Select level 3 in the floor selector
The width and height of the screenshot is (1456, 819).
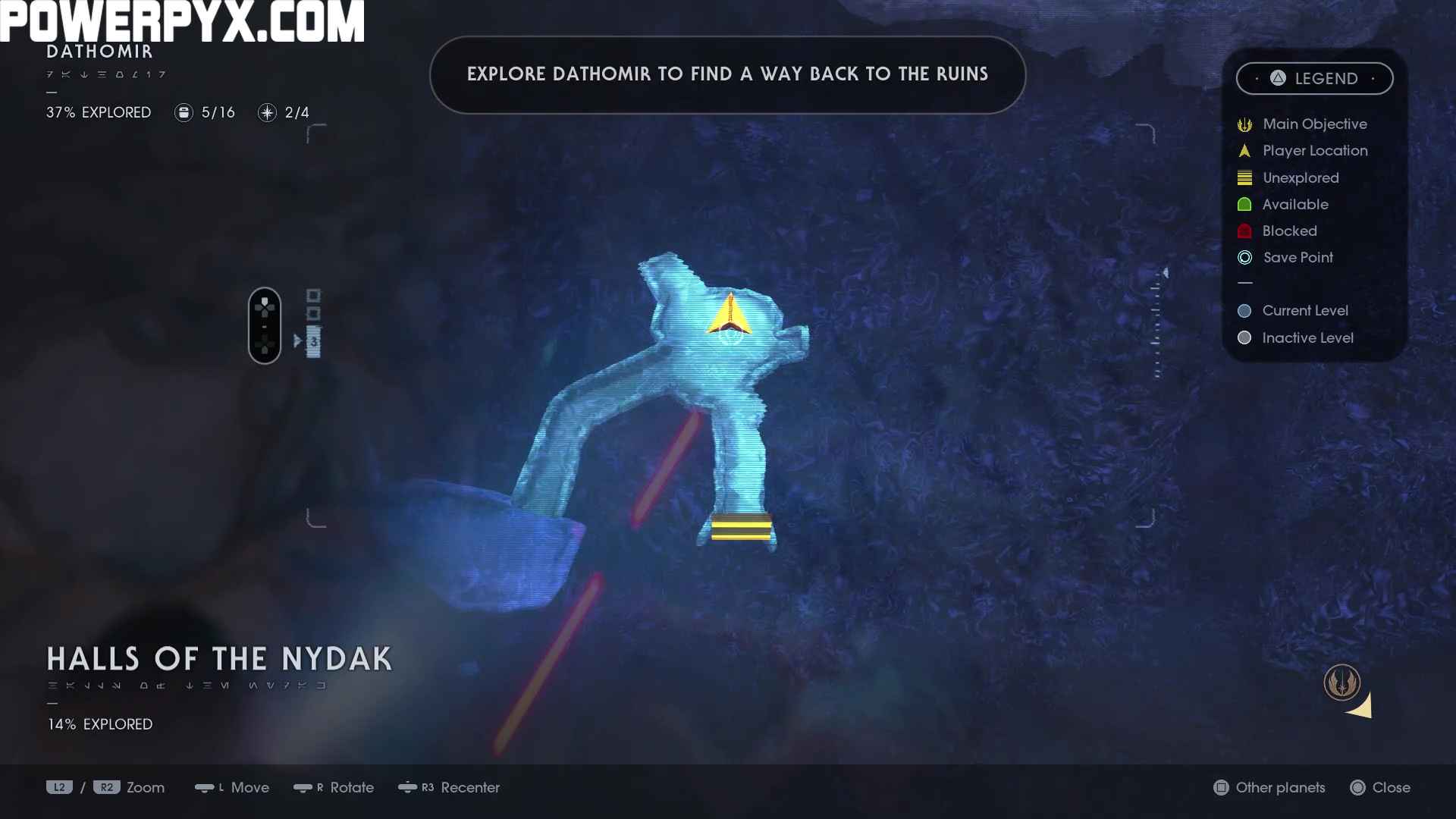(313, 342)
